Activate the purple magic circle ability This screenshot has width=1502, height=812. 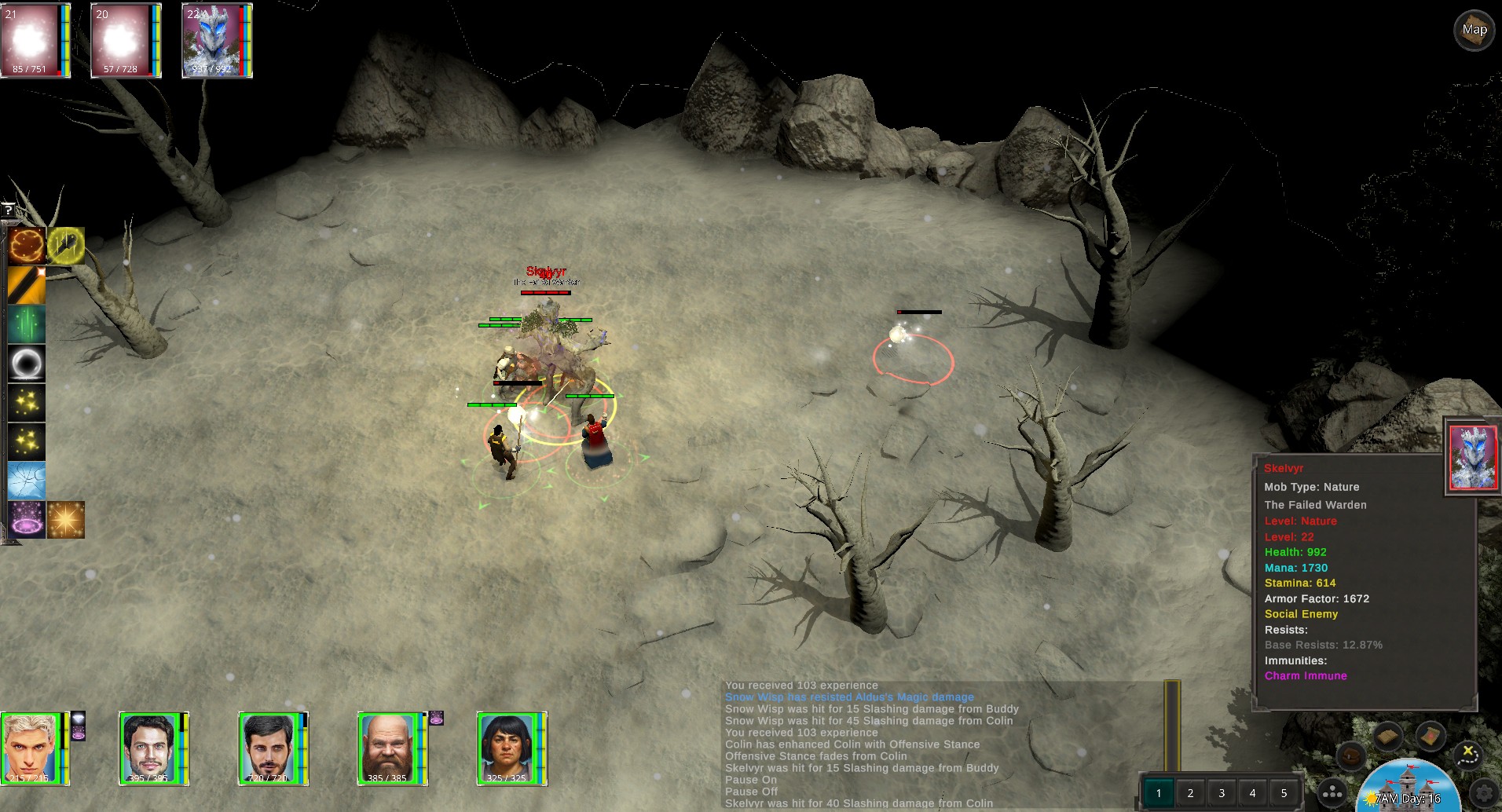(27, 520)
